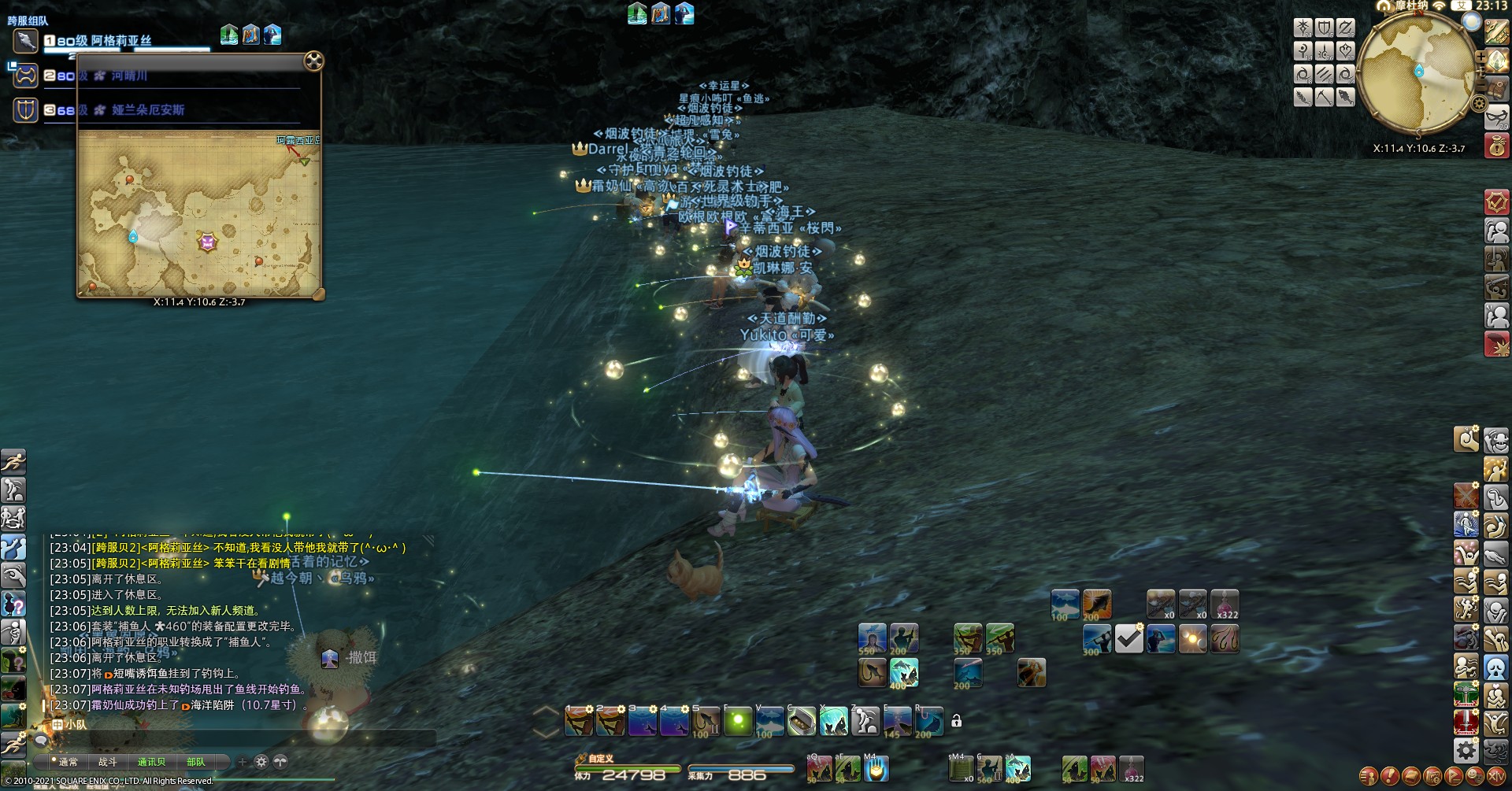Select party member 河晴川 in party list
The width and height of the screenshot is (1512, 791).
(129, 76)
